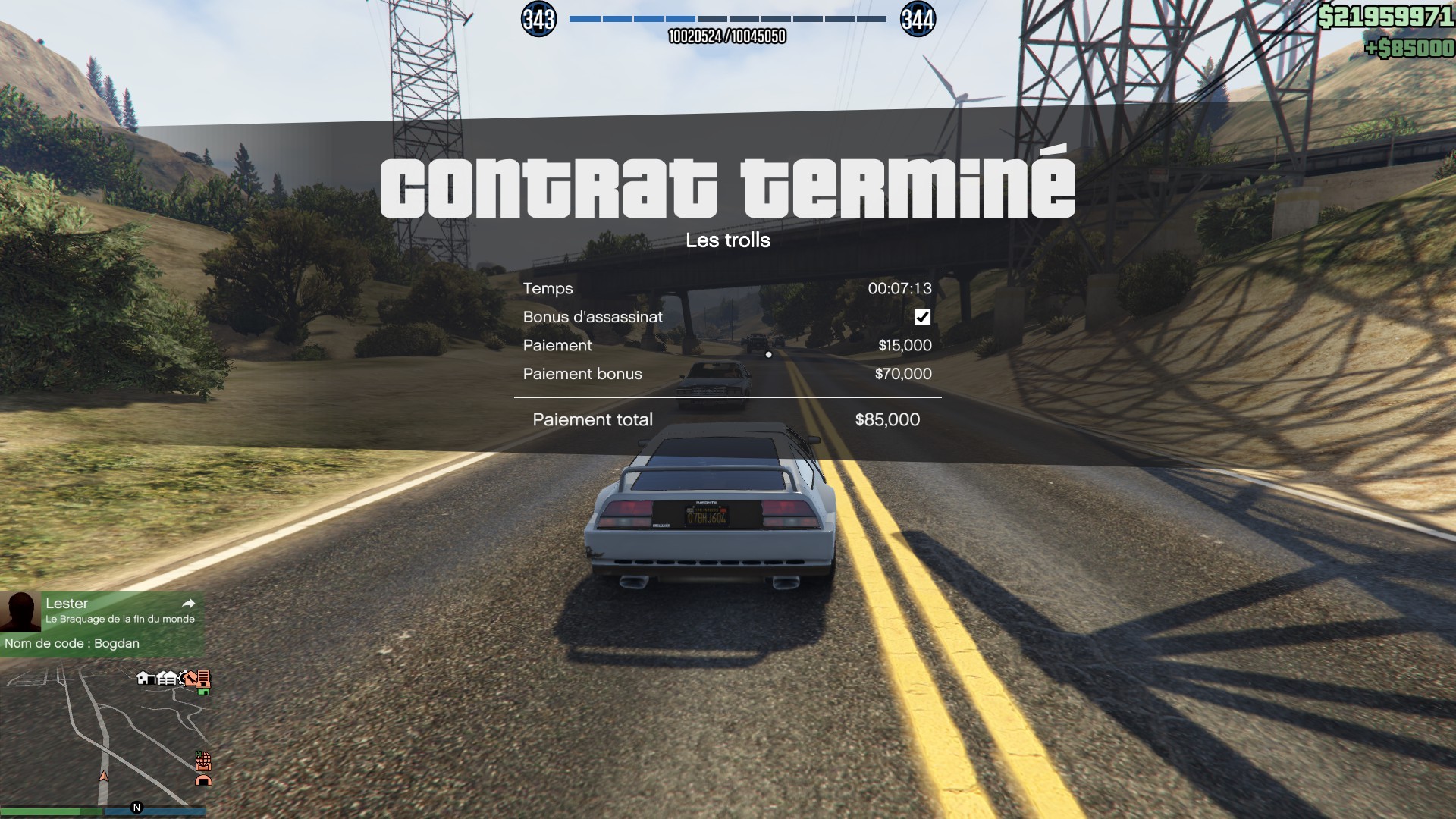Click Lester's silhouette portrait

pos(20,611)
